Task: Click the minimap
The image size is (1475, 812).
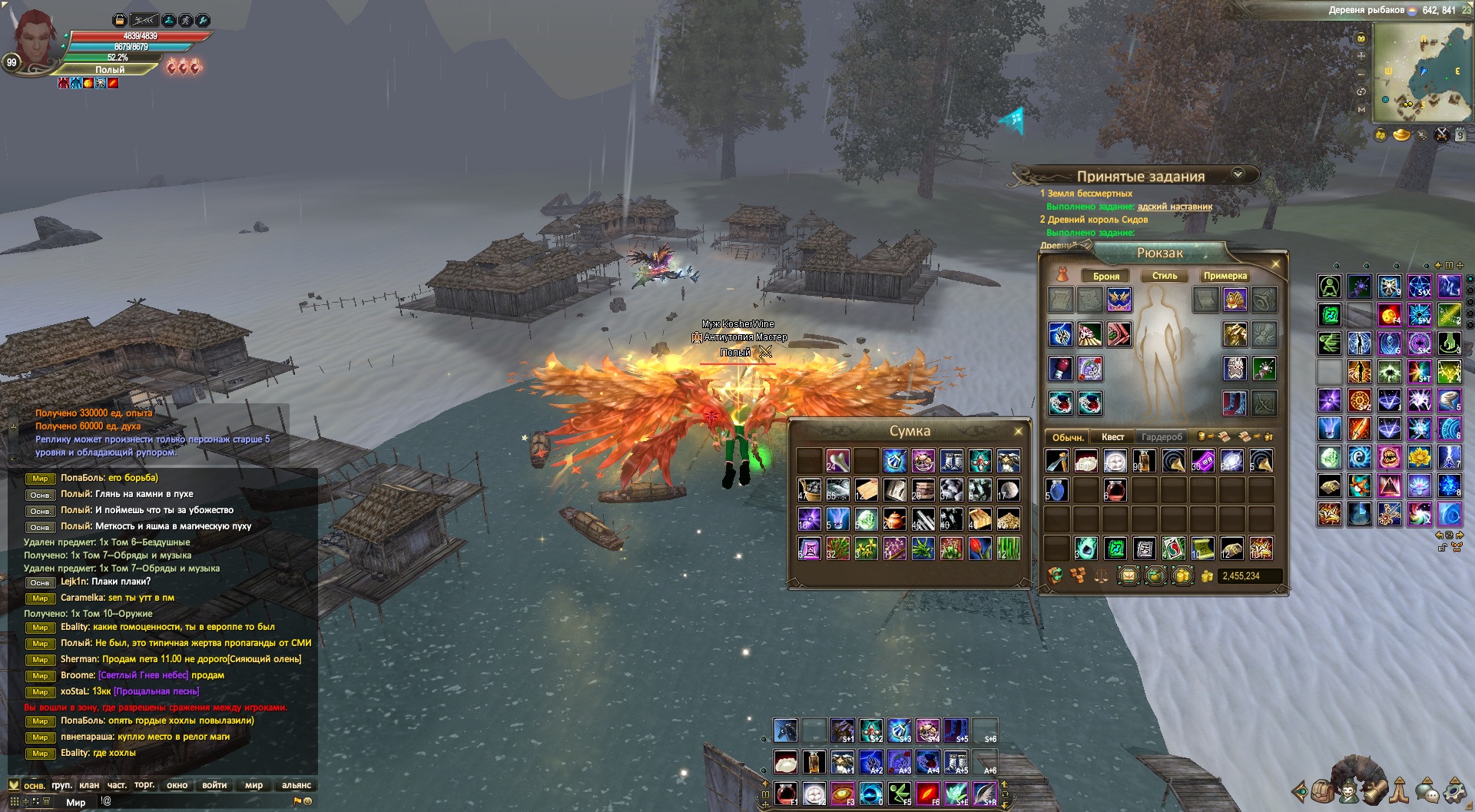Action: click(x=1421, y=73)
